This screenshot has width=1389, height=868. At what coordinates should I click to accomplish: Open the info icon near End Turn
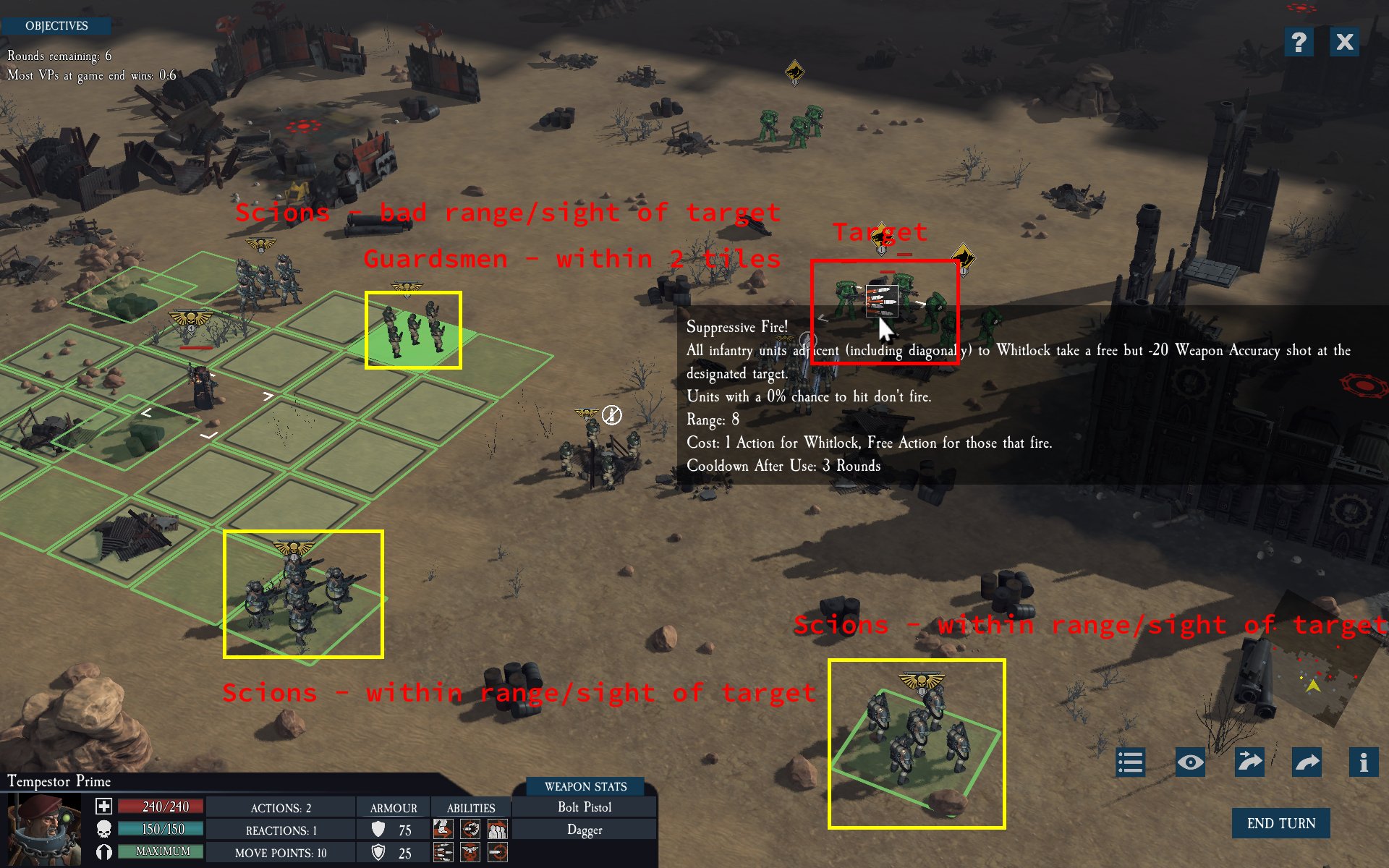point(1363,762)
